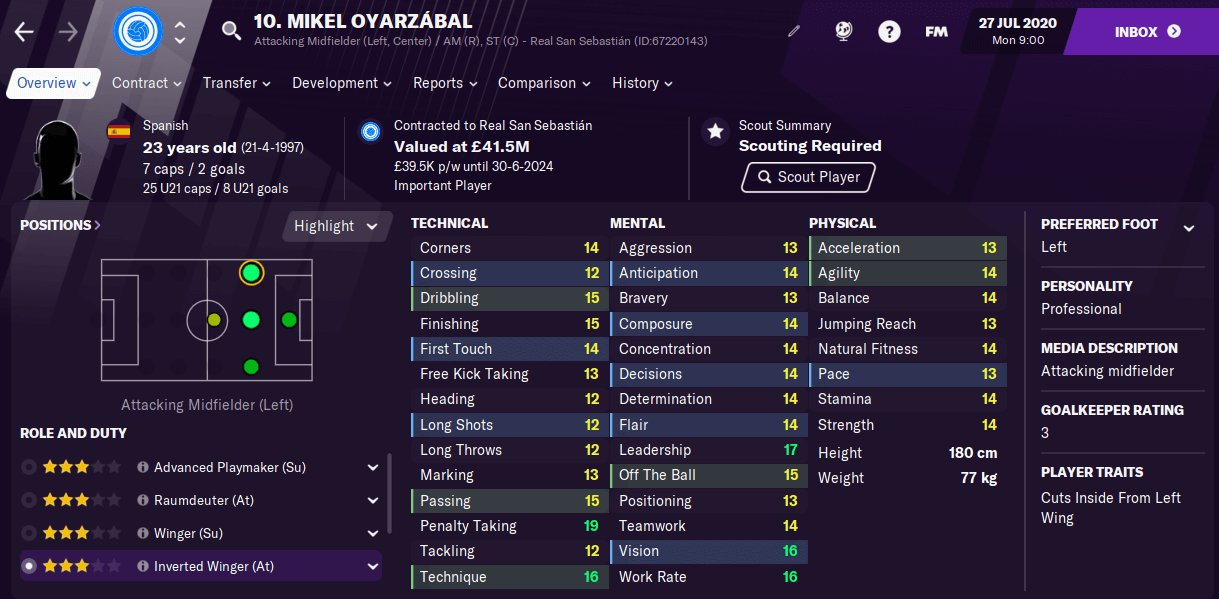Click the search magnifier icon

[231, 31]
